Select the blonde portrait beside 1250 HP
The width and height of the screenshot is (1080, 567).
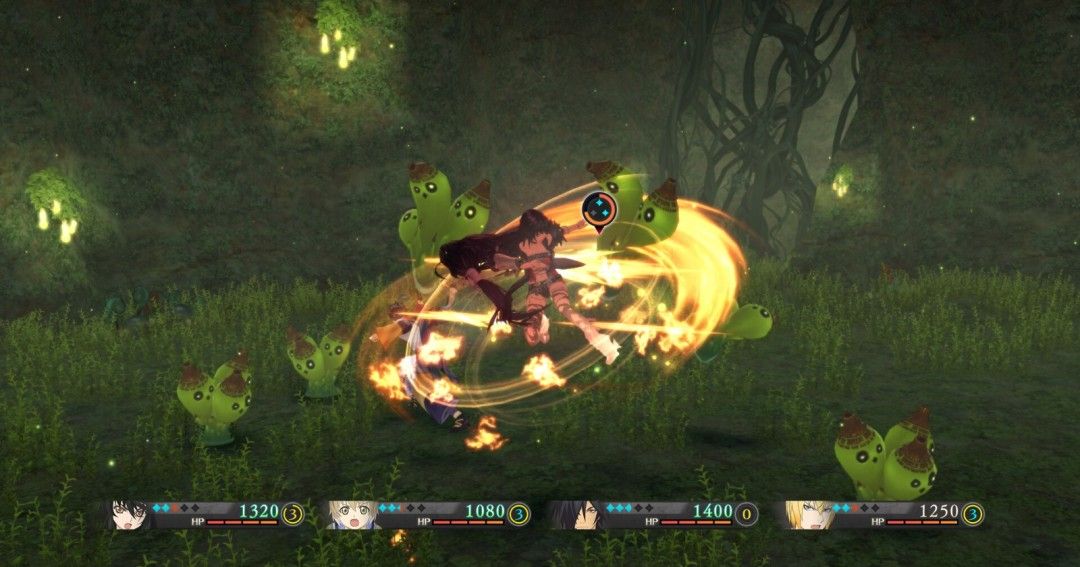pos(807,514)
